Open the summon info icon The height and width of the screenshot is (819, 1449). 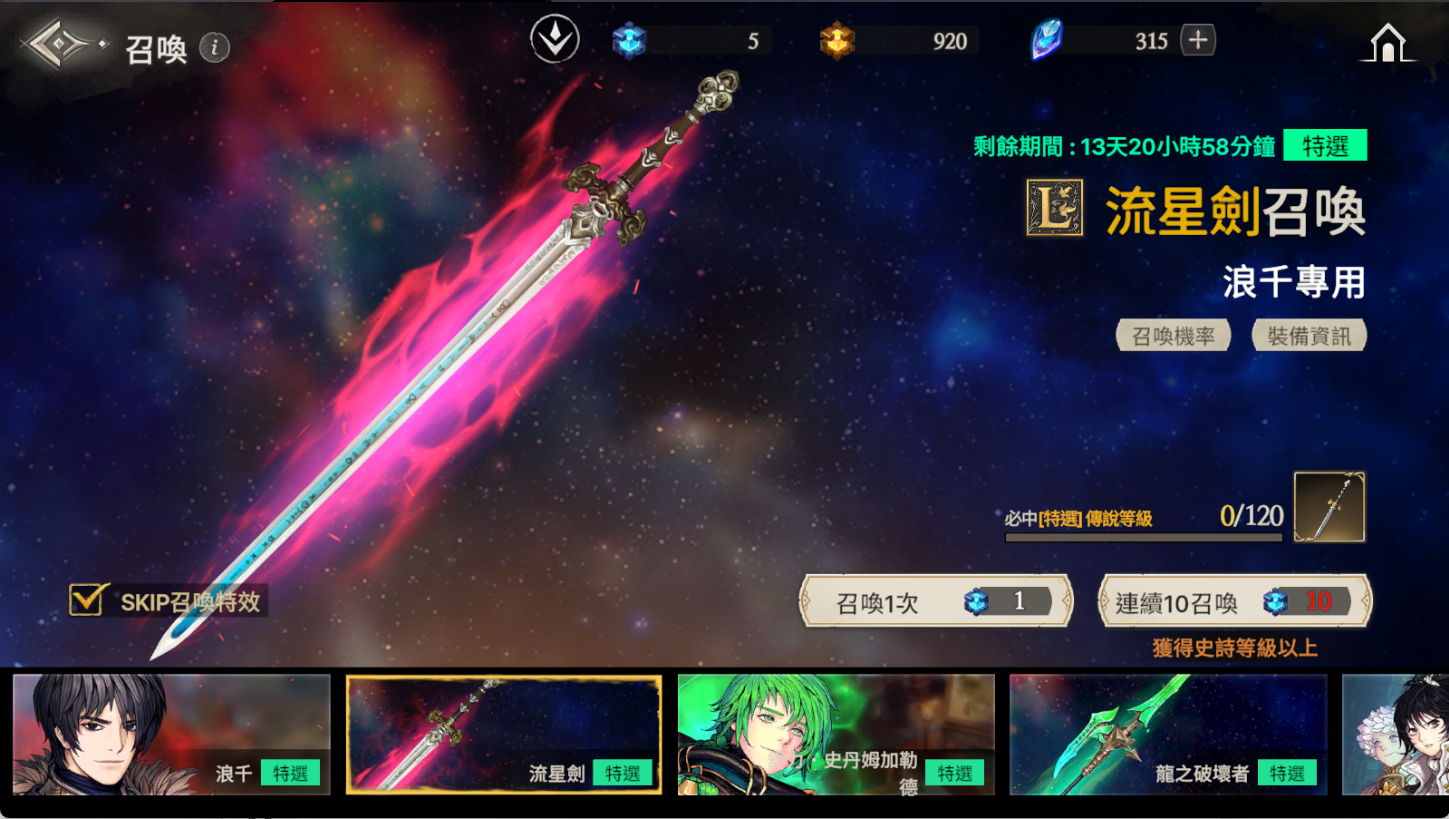(214, 47)
